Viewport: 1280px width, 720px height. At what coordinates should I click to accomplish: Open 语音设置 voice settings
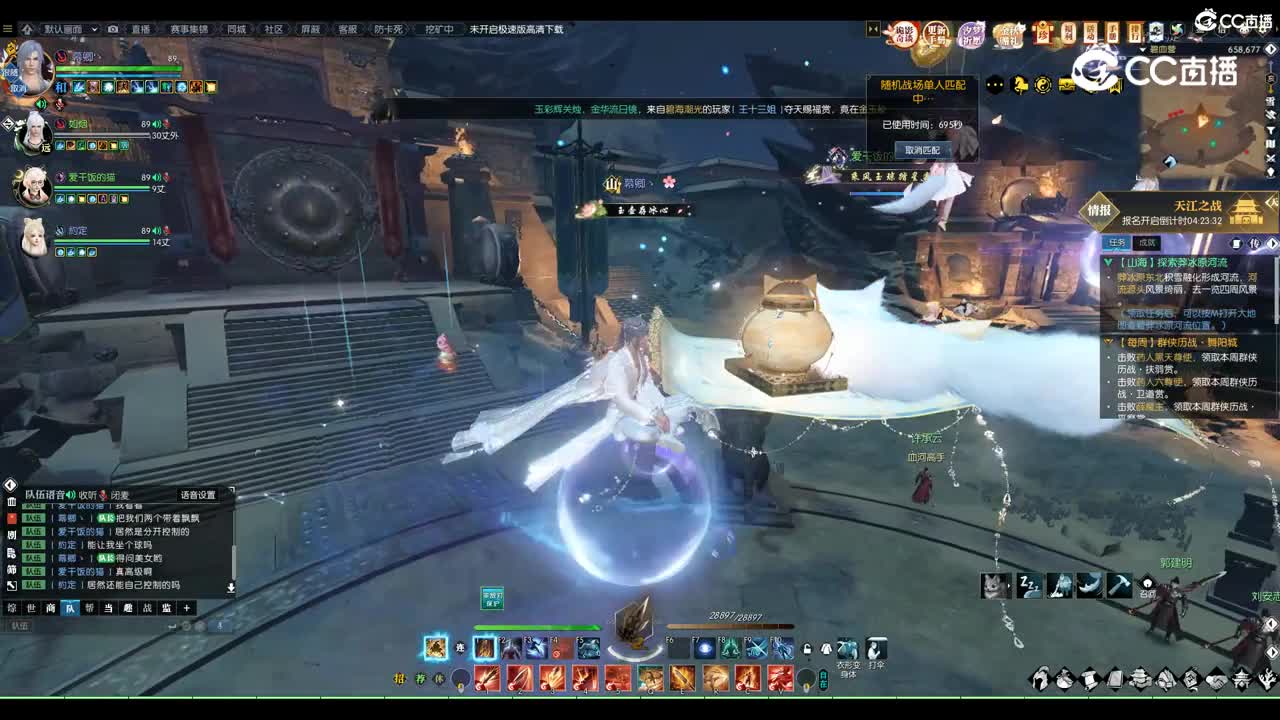[x=198, y=495]
